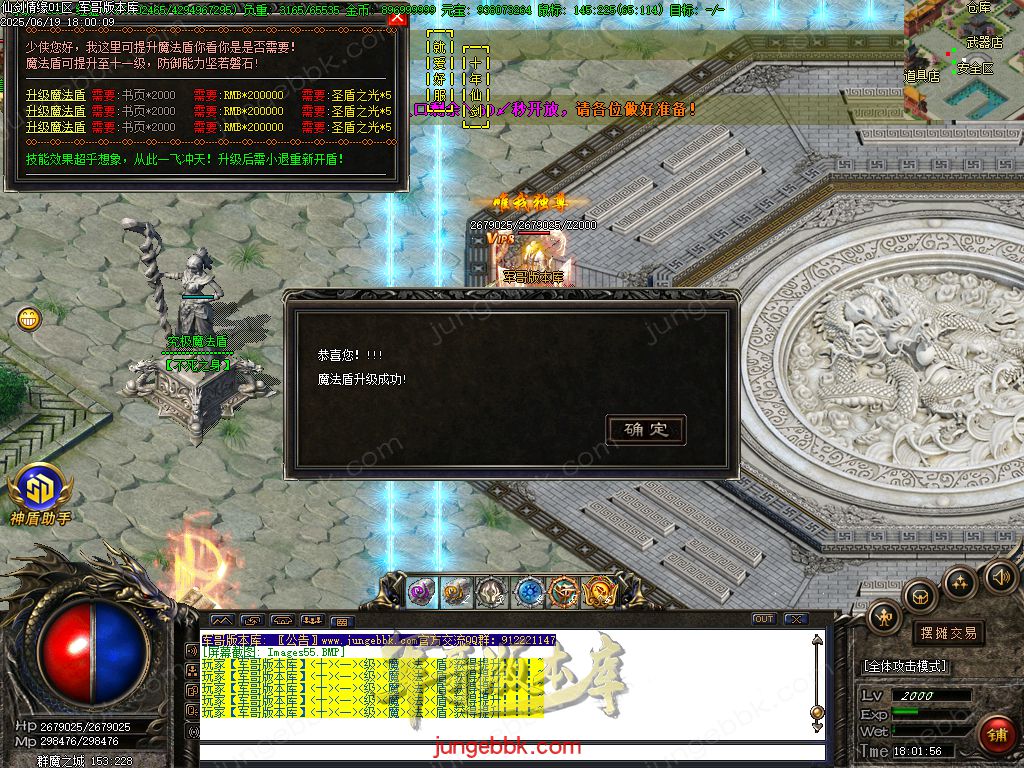Click the chat window OUT button
The width and height of the screenshot is (1024, 768).
pyautogui.click(x=764, y=619)
